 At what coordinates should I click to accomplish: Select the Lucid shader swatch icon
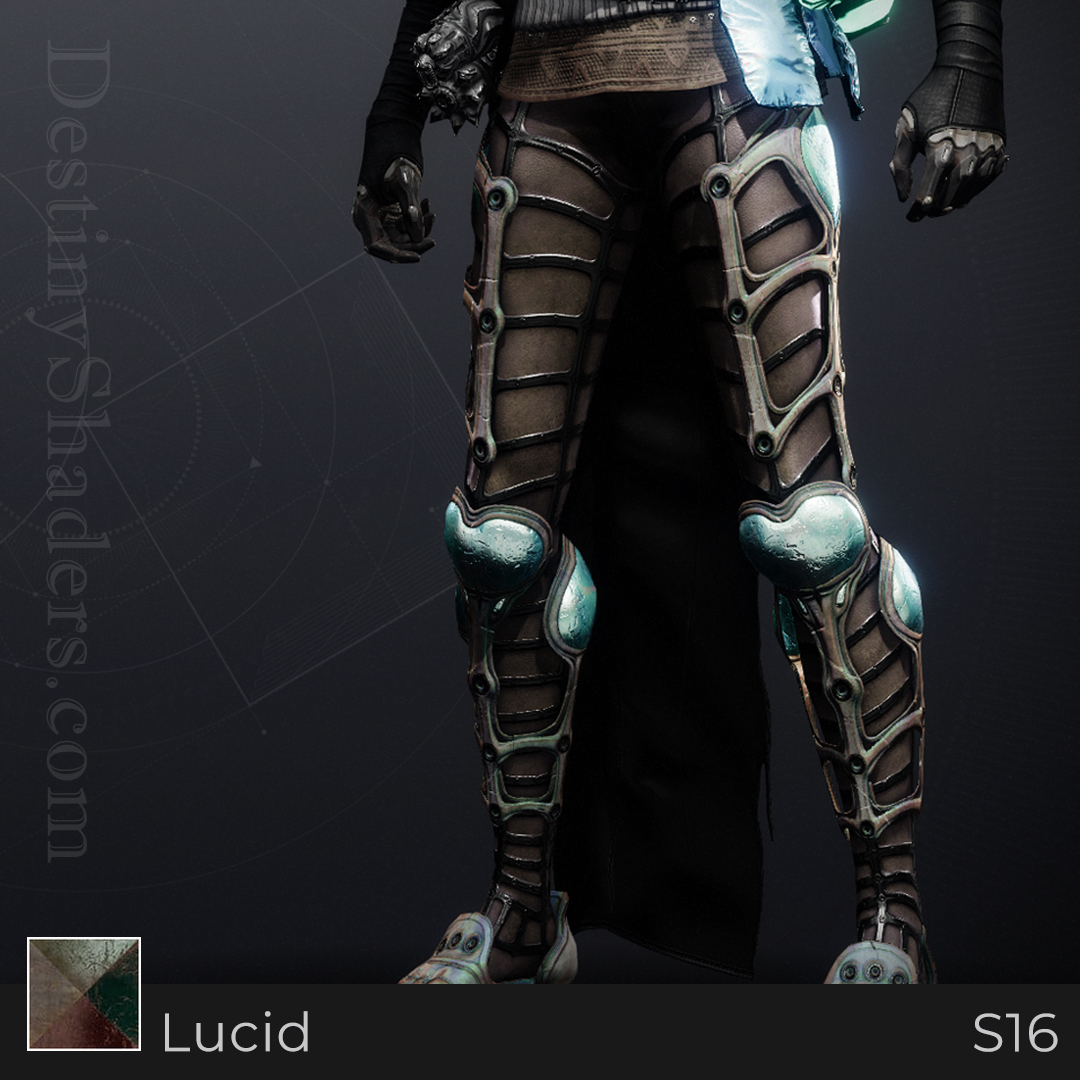[84, 993]
